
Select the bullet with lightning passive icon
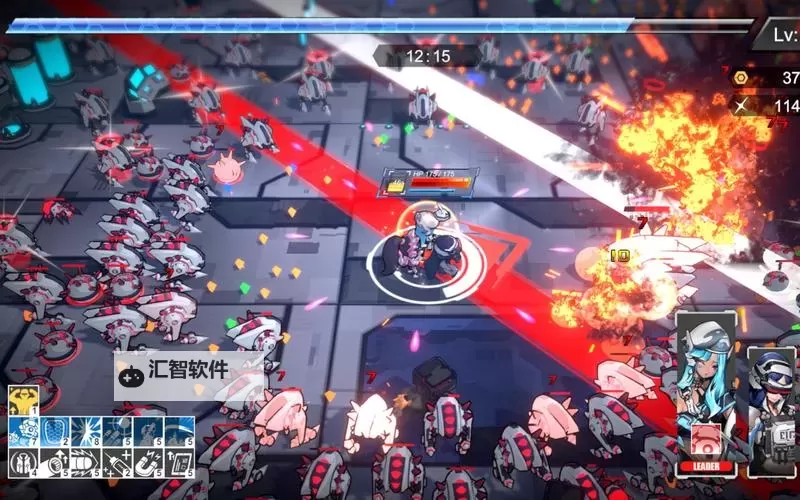pos(86,462)
